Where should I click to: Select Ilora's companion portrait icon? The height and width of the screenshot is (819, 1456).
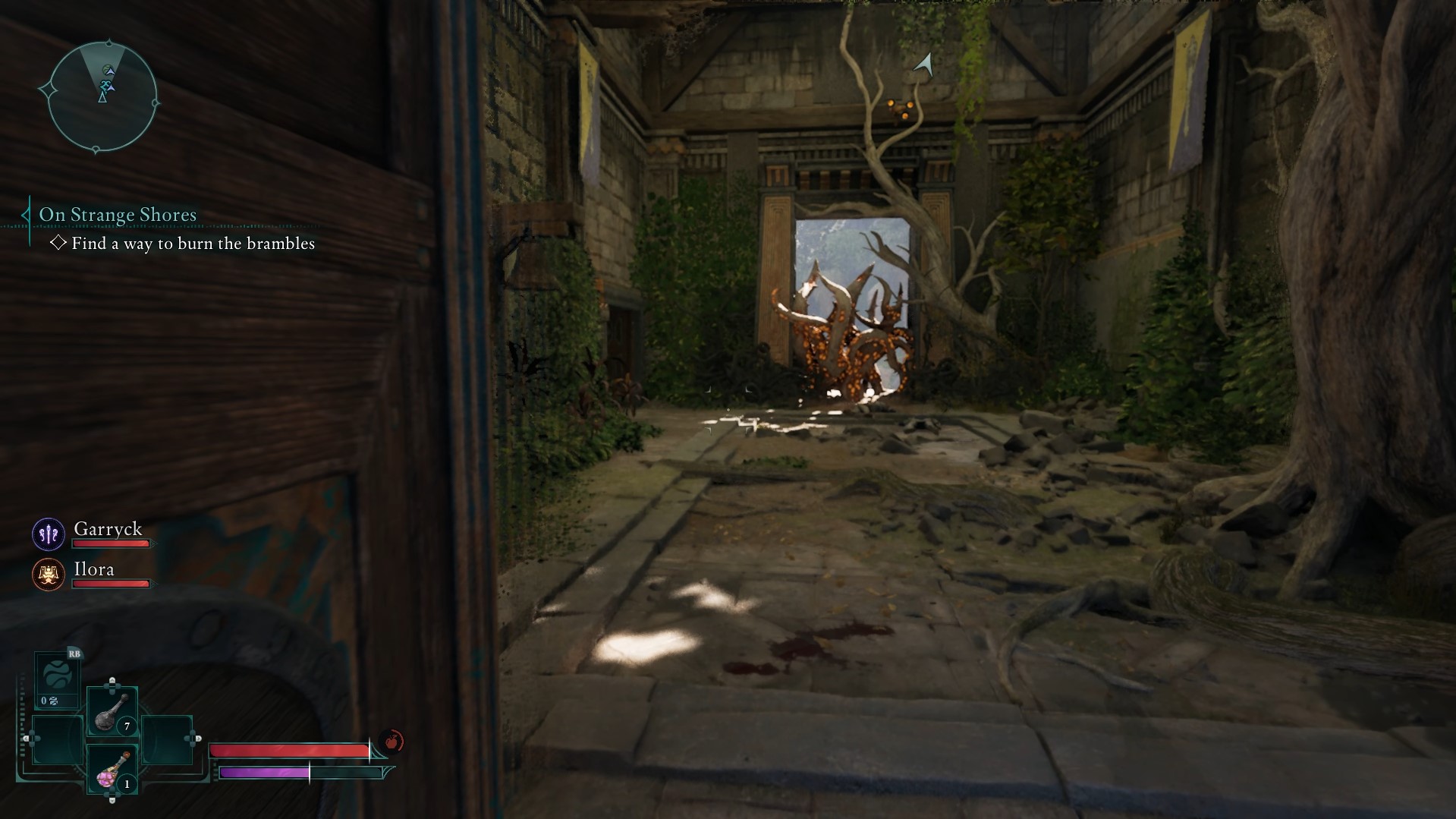[48, 575]
